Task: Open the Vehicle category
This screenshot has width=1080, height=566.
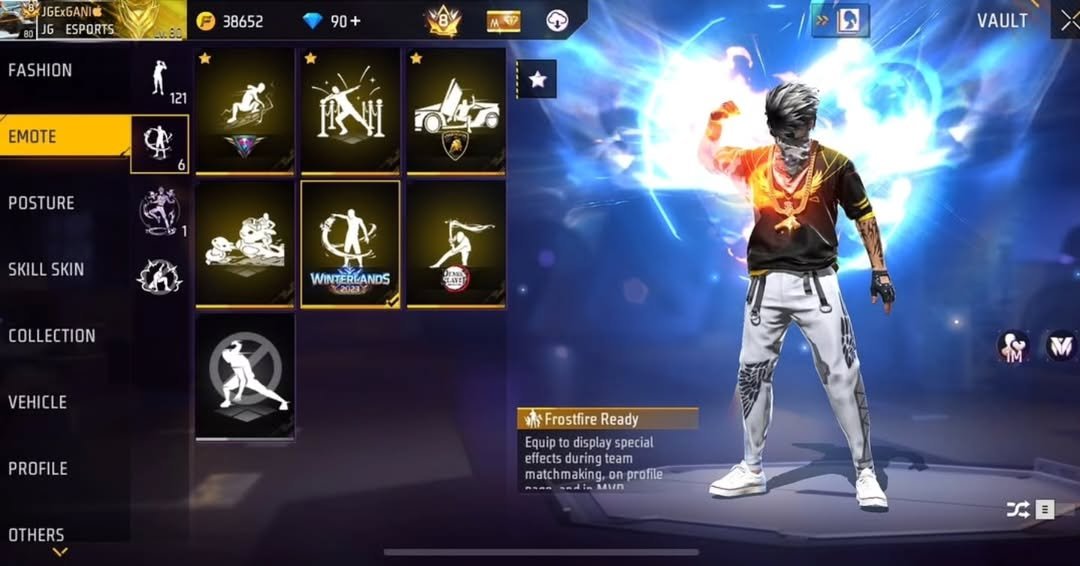Action: 38,402
